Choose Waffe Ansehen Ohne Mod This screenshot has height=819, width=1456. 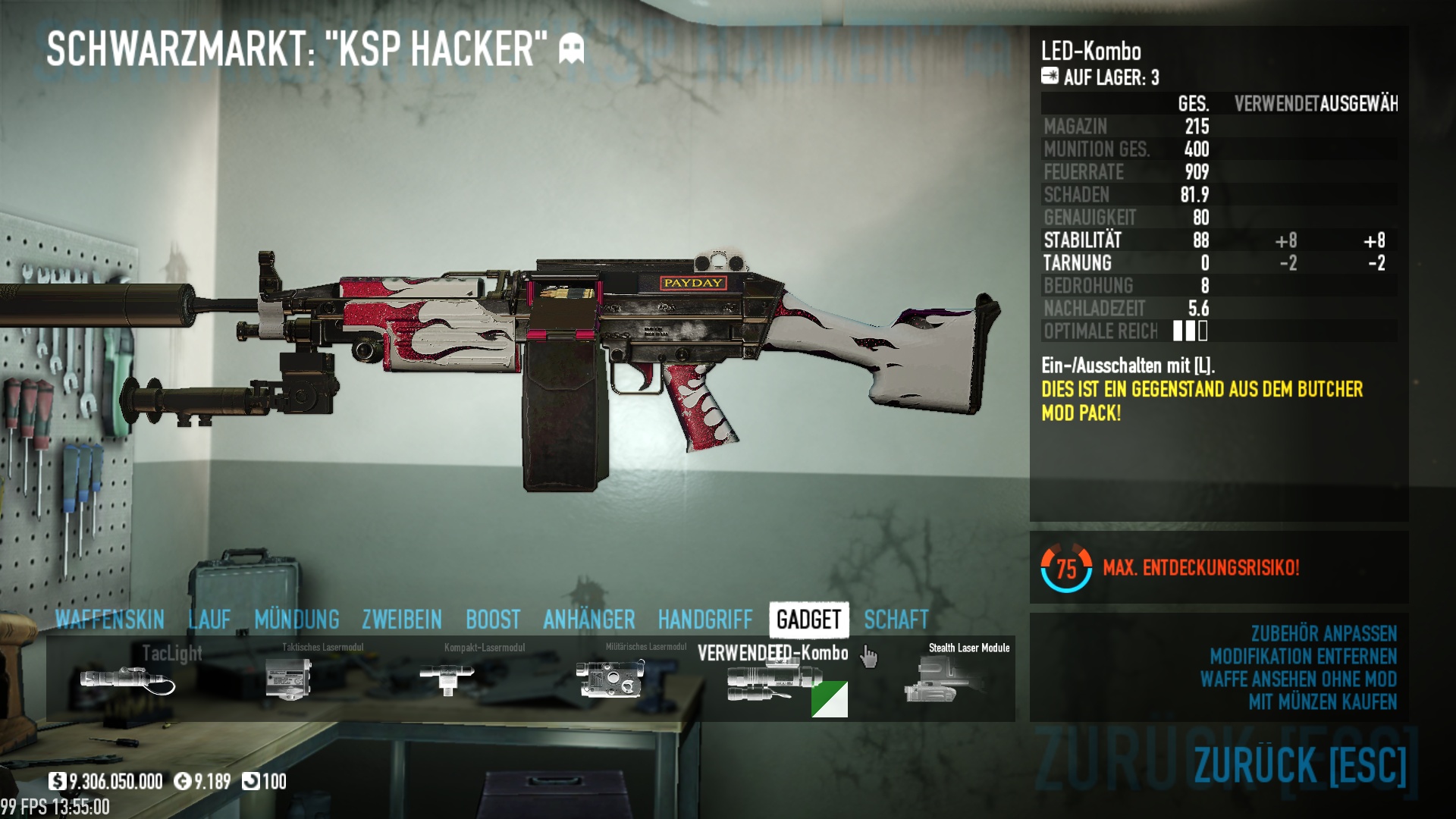point(1298,679)
